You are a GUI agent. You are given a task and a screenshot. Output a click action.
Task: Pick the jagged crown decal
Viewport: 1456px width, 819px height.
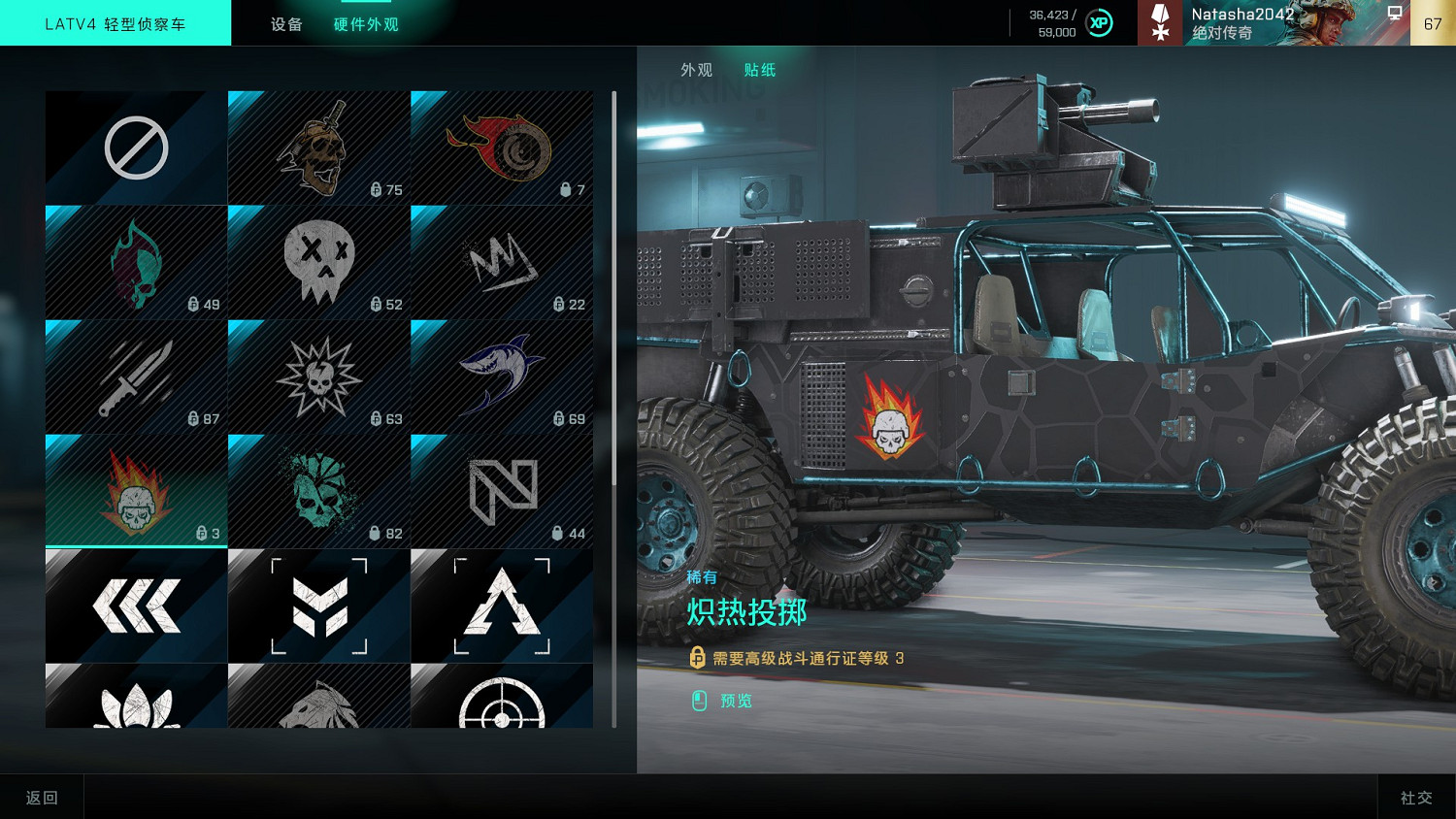501,262
